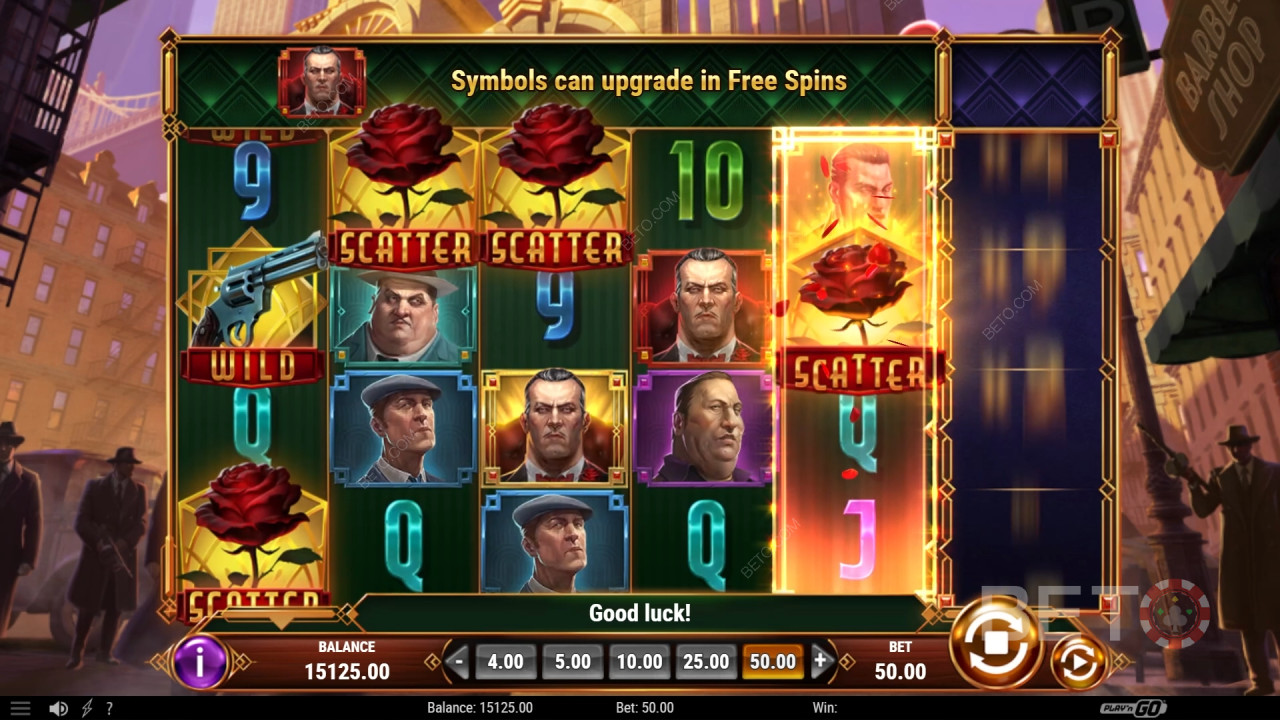1280x720 pixels.
Task: Select the highlighted 50.00 bet amount
Action: click(x=773, y=661)
